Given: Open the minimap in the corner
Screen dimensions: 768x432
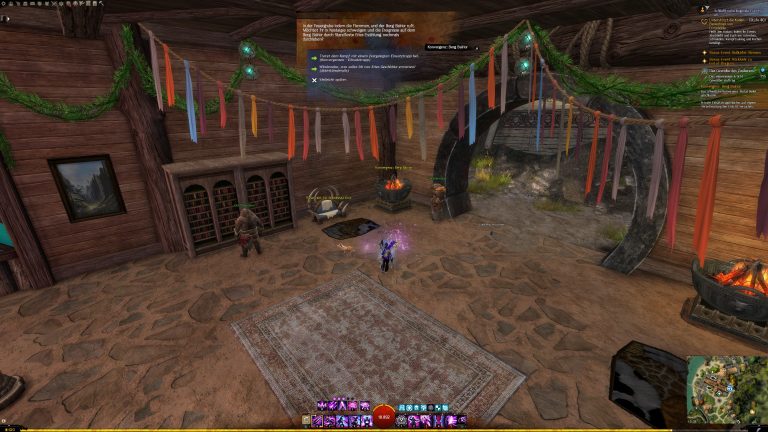Looking at the screenshot, I should coord(726,389).
